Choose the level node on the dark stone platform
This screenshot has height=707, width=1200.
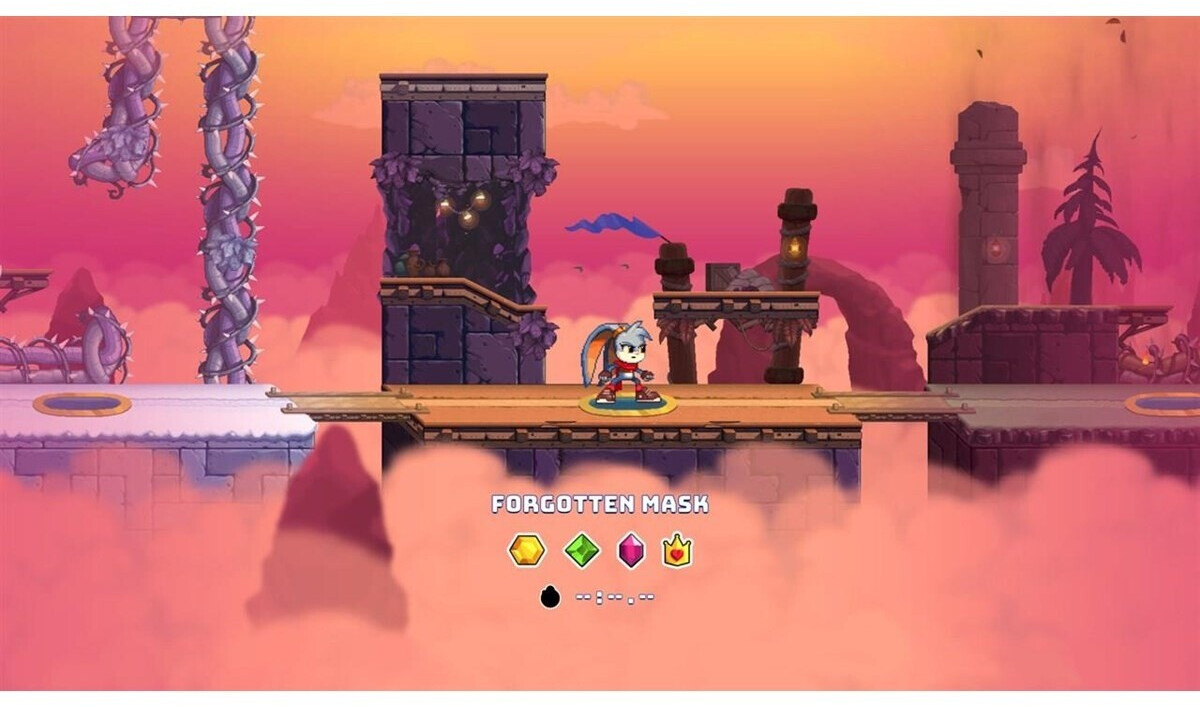coord(1161,404)
